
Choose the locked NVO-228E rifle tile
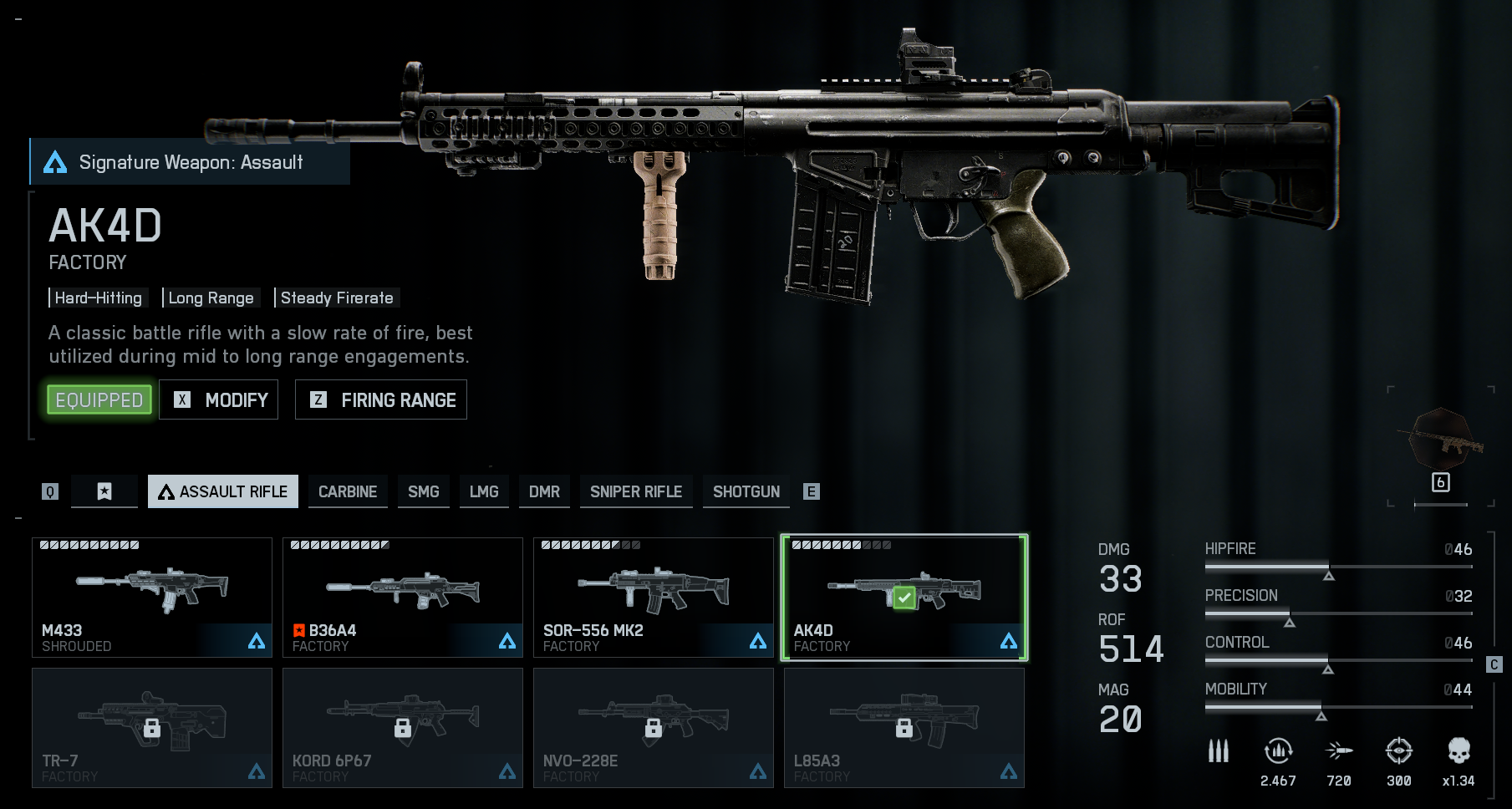coord(654,727)
